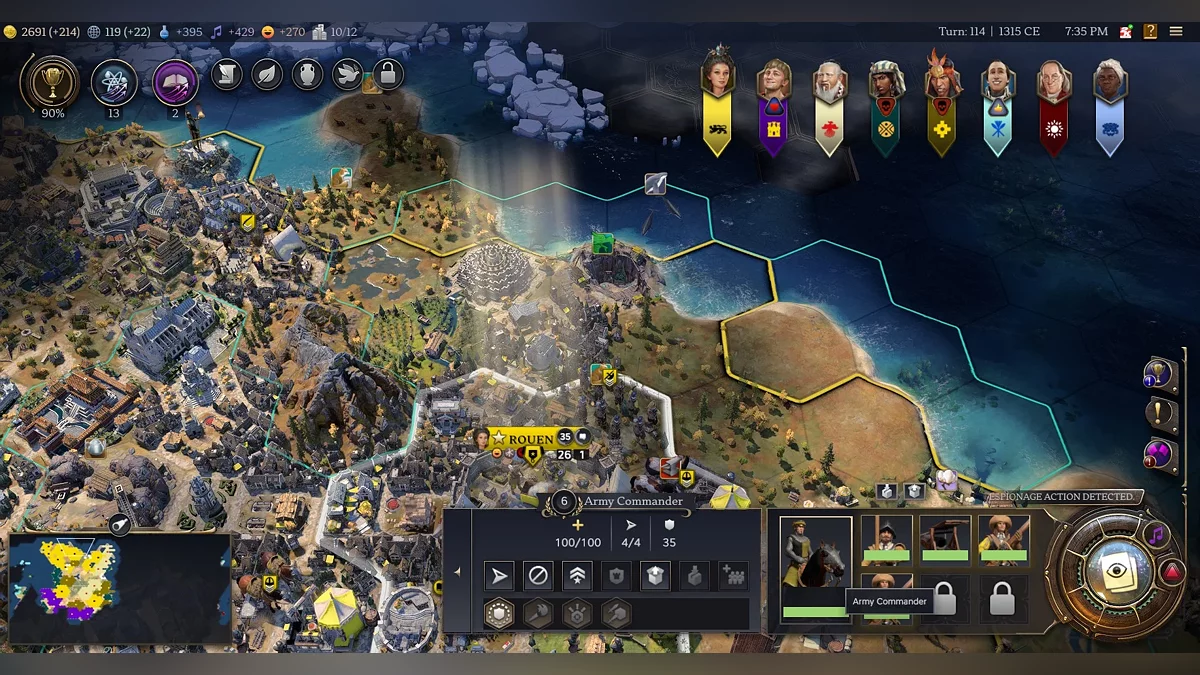Open the great works vase icon

(307, 74)
